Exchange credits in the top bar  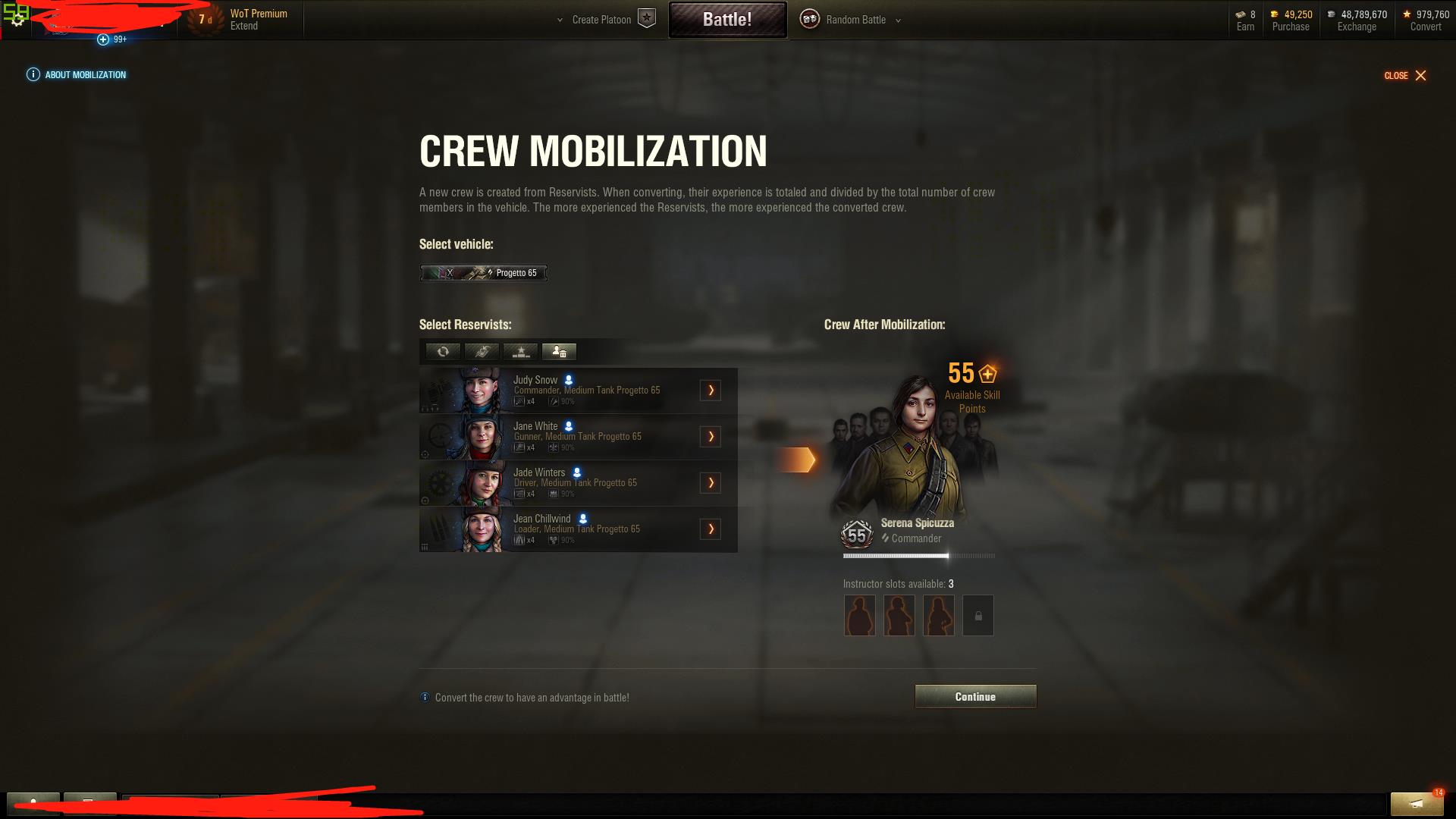[x=1357, y=27]
